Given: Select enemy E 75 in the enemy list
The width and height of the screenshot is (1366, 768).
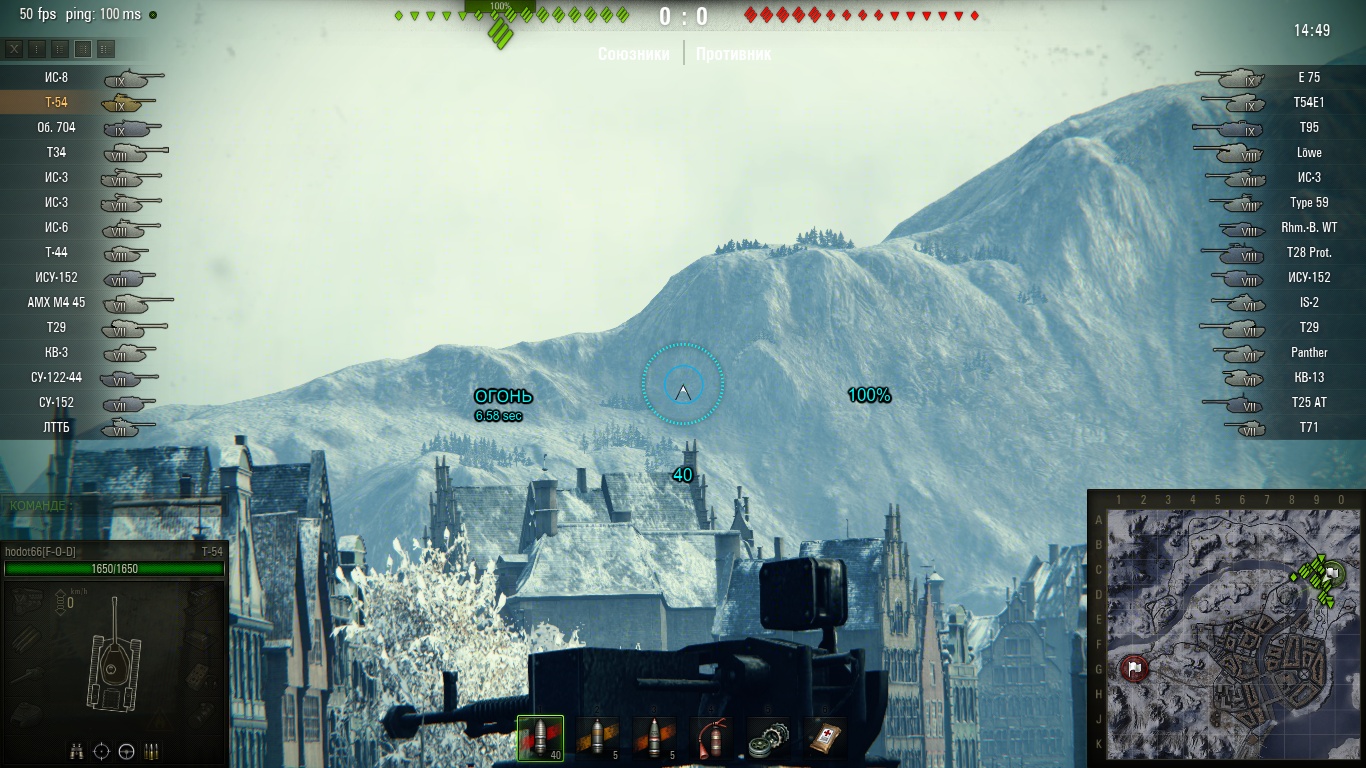Looking at the screenshot, I should [1308, 77].
